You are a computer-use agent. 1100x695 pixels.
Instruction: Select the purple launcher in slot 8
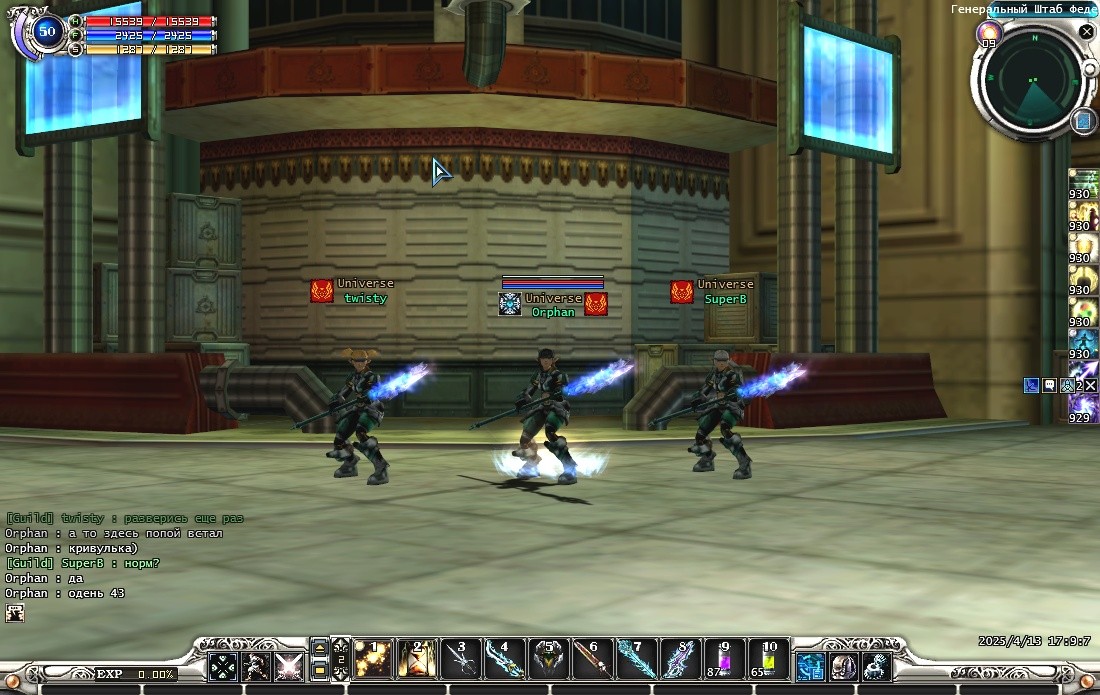681,659
